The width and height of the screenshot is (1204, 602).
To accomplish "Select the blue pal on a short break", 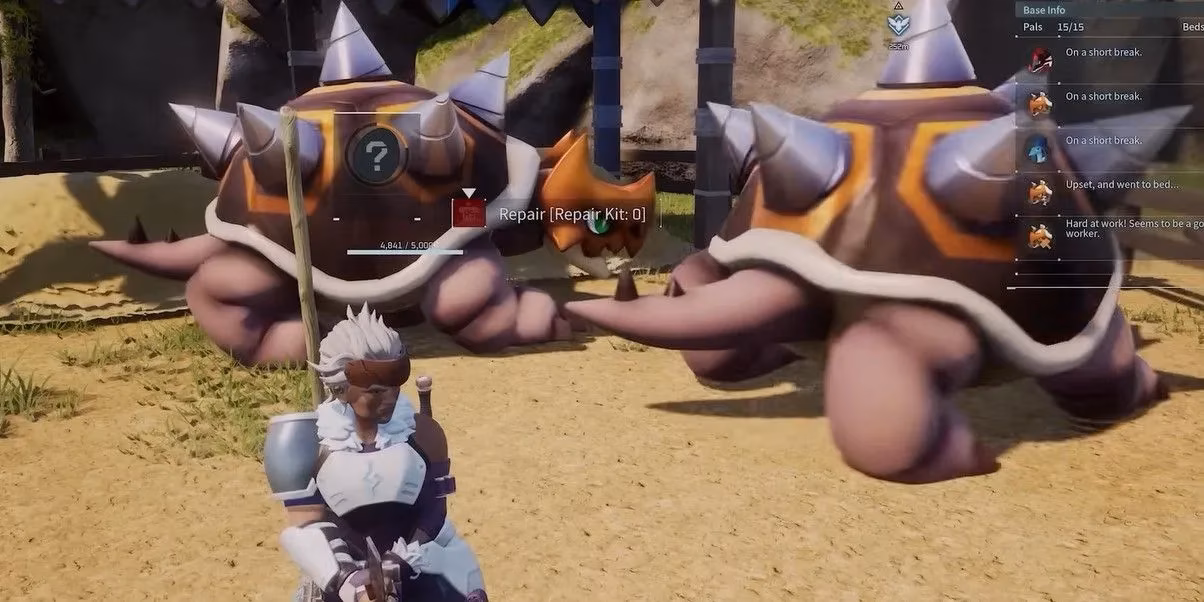I will pos(1041,146).
